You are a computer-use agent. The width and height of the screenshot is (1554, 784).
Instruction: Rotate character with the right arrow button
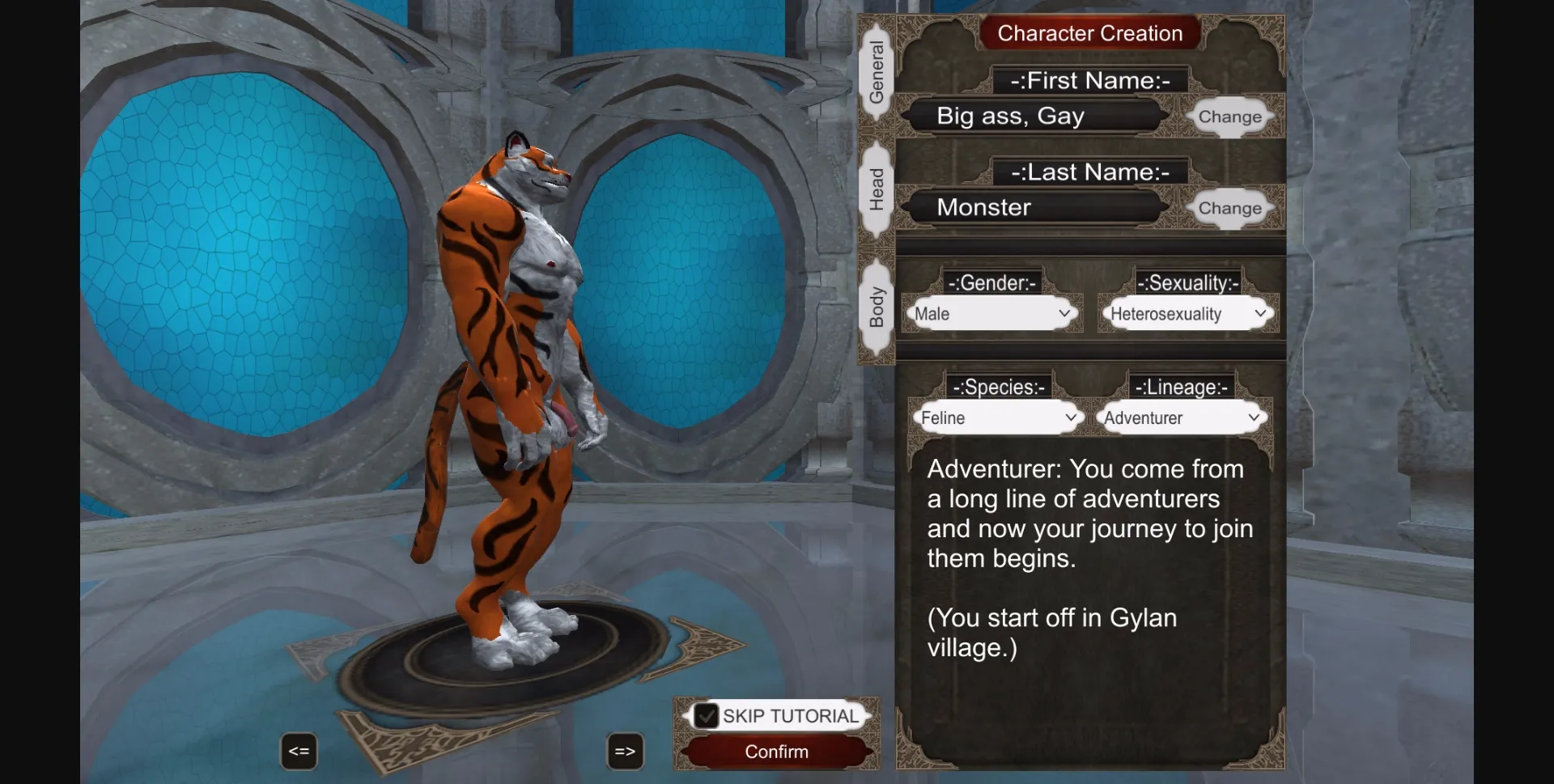[x=625, y=752]
